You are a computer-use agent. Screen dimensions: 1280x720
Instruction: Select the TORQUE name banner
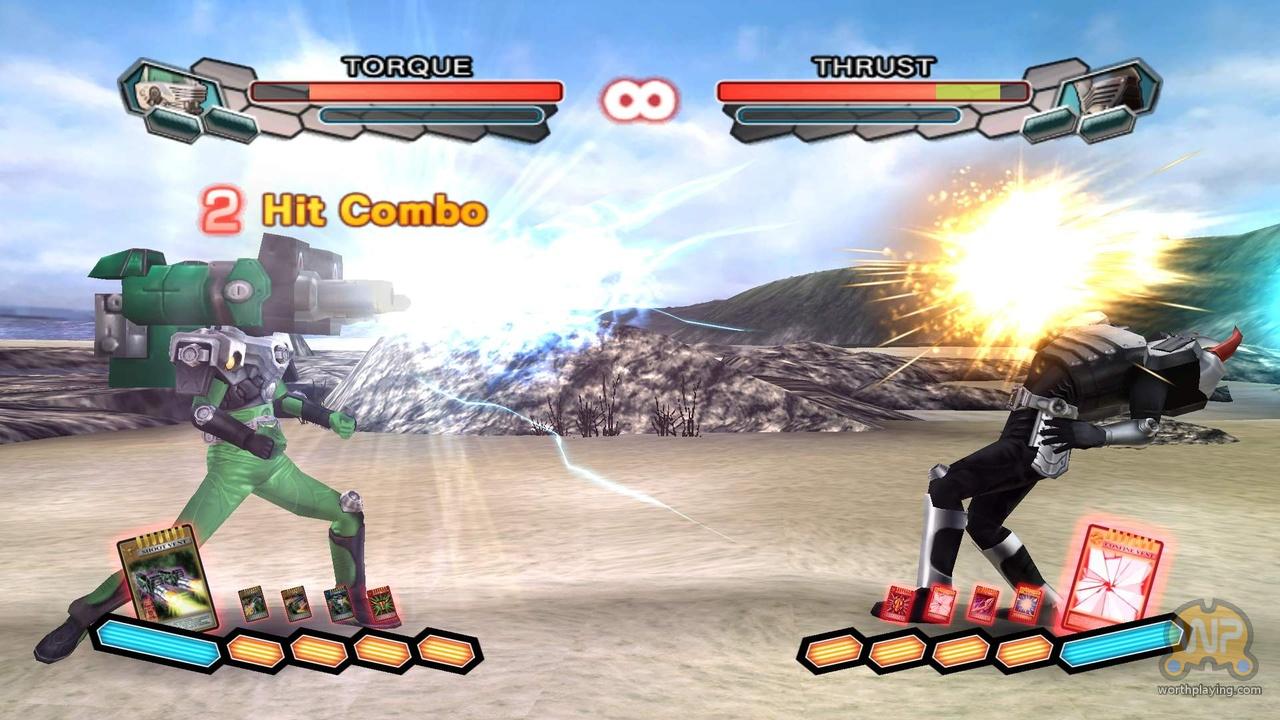404,67
